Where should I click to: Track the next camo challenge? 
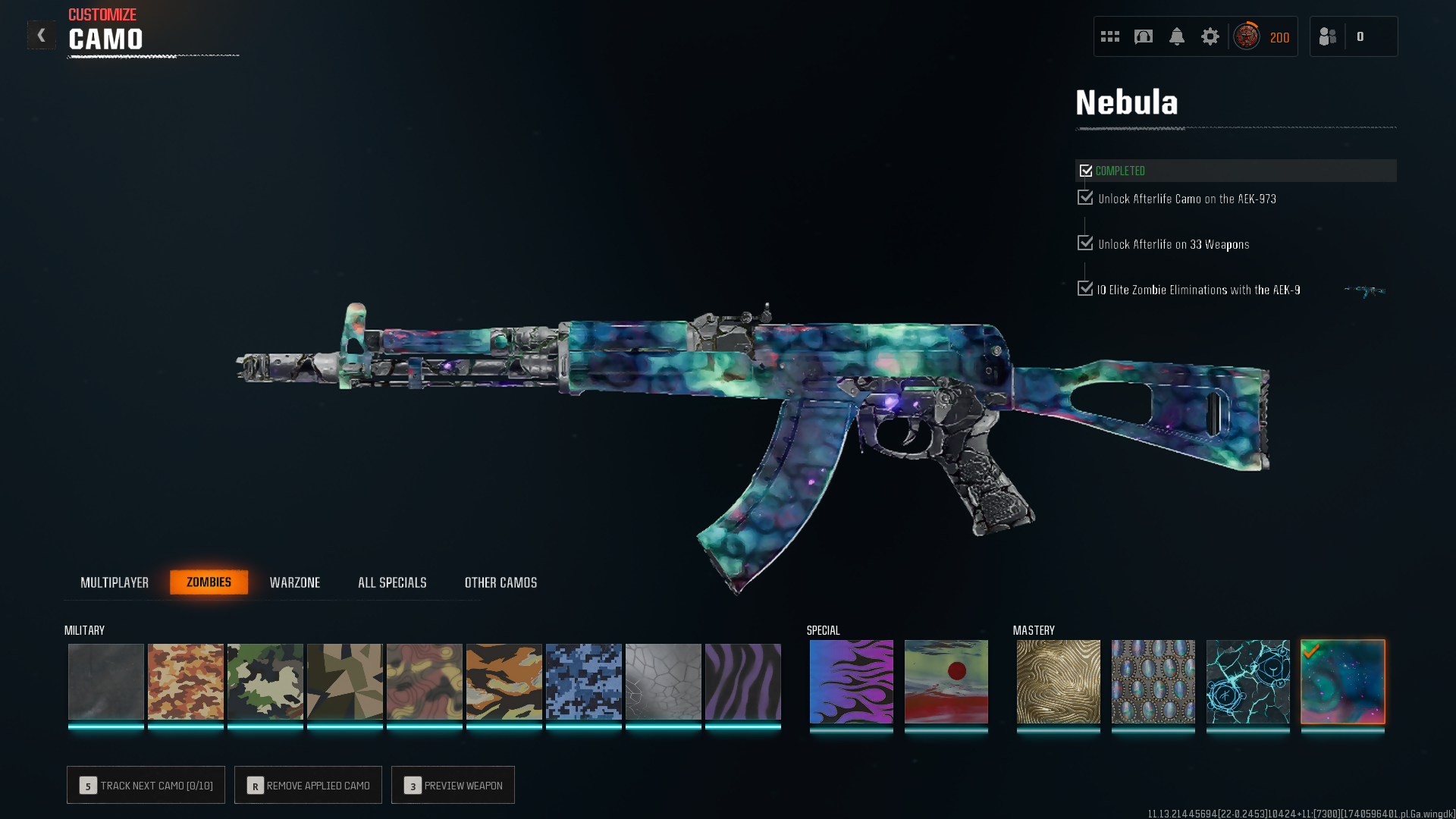[146, 785]
